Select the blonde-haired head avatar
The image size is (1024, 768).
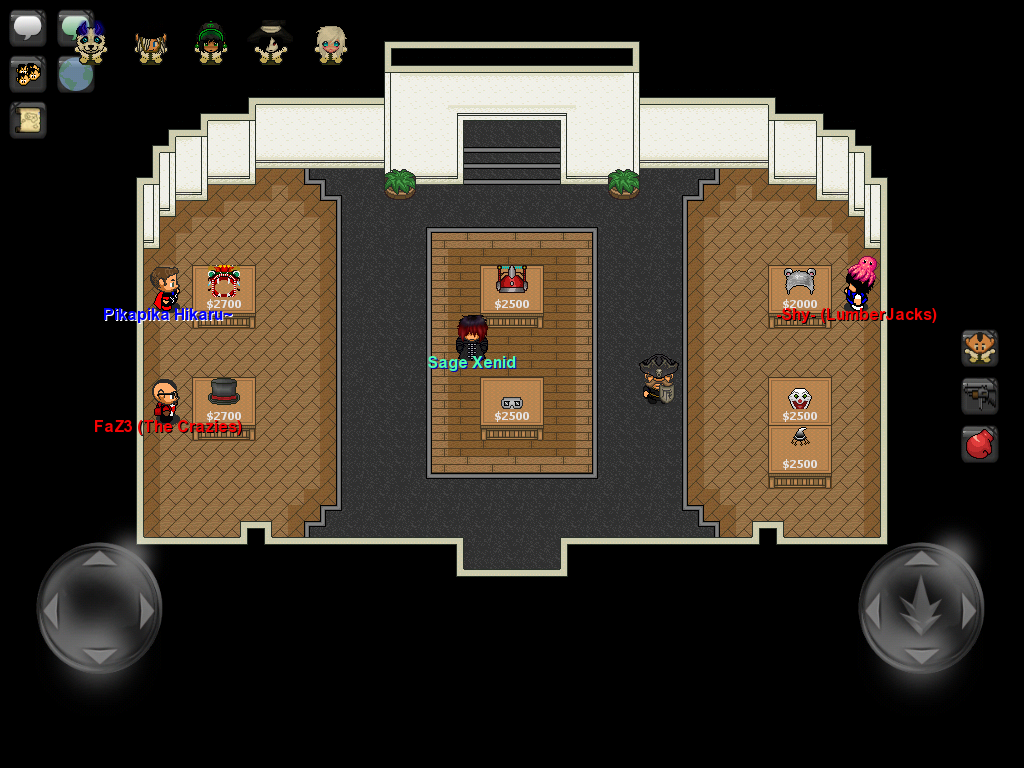pos(331,45)
